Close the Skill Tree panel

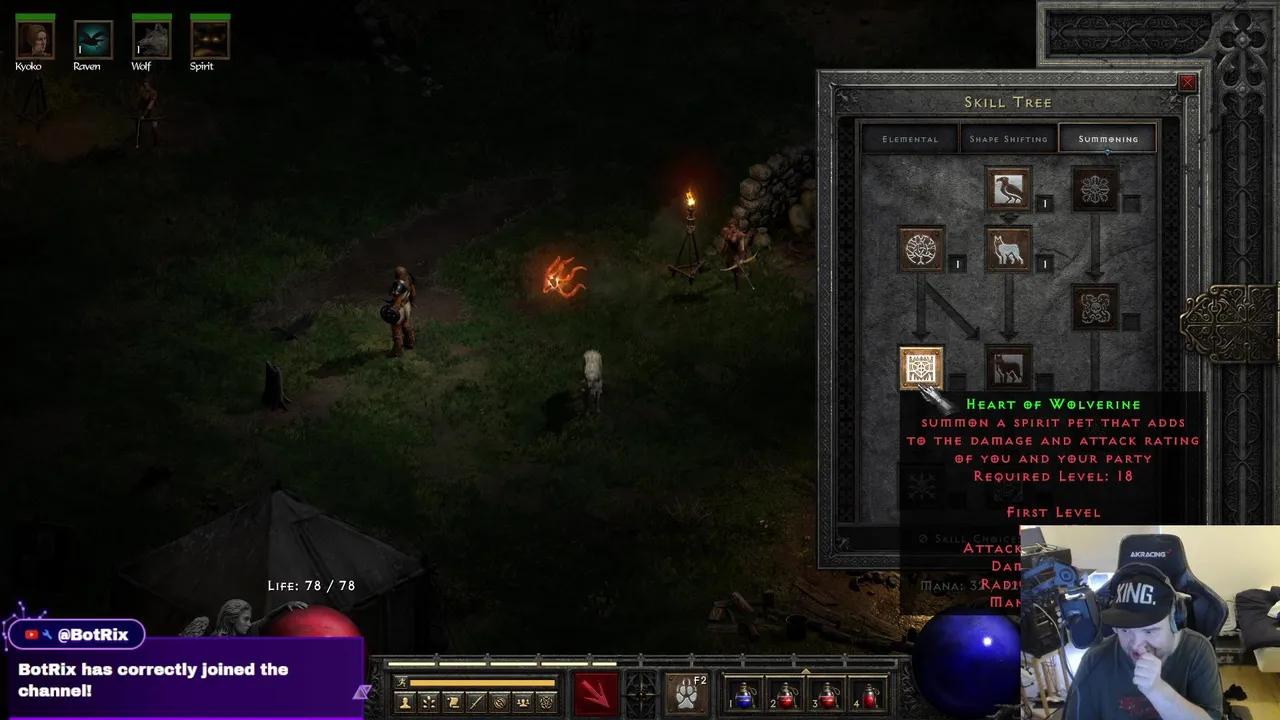pyautogui.click(x=1187, y=83)
